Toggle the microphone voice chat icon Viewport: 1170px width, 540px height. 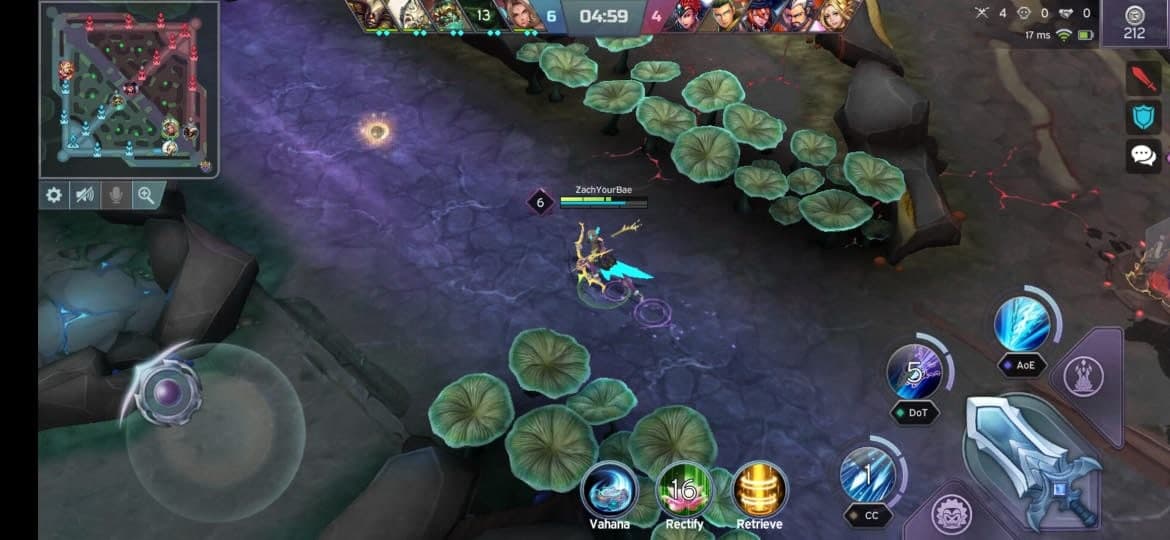[x=116, y=195]
